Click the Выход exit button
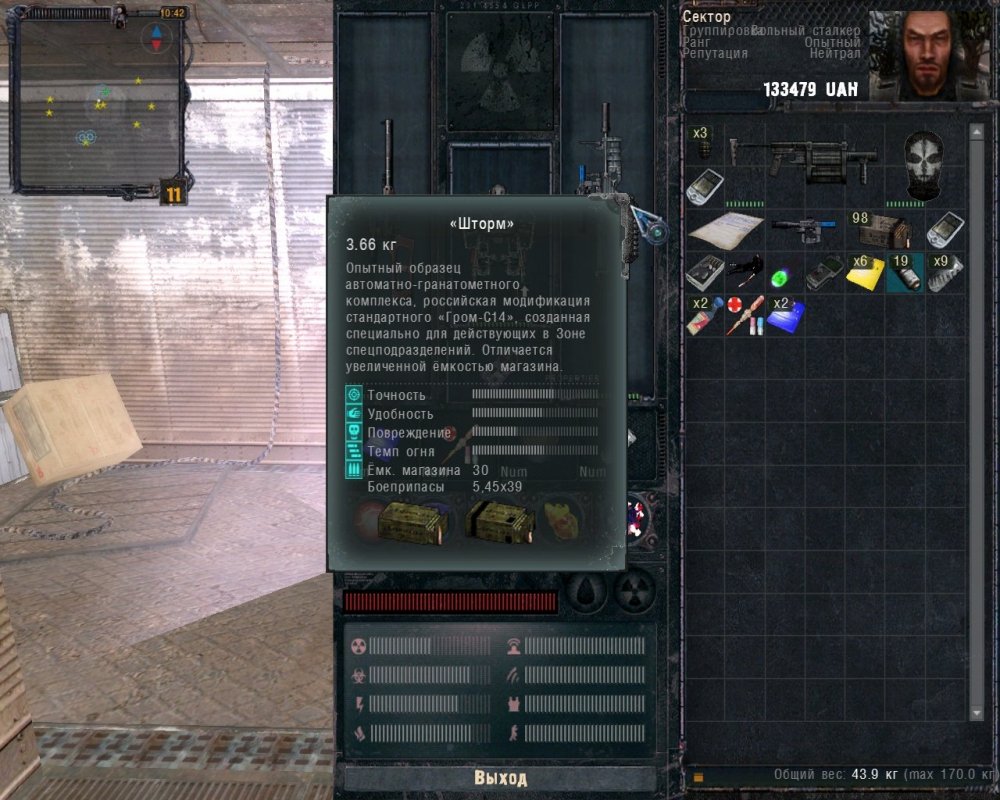This screenshot has height=800, width=1000. (500, 778)
